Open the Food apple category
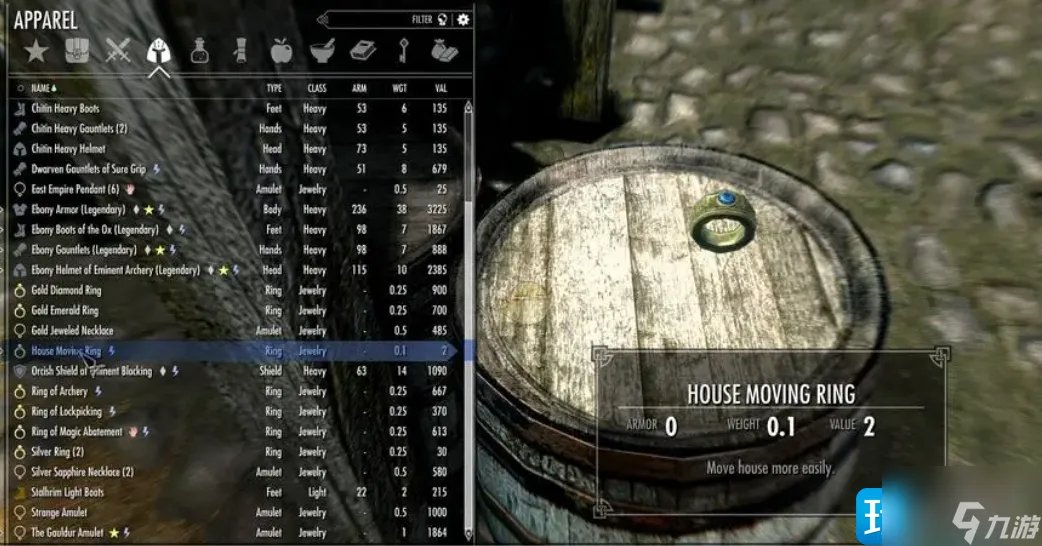This screenshot has width=1042, height=546. [281, 51]
